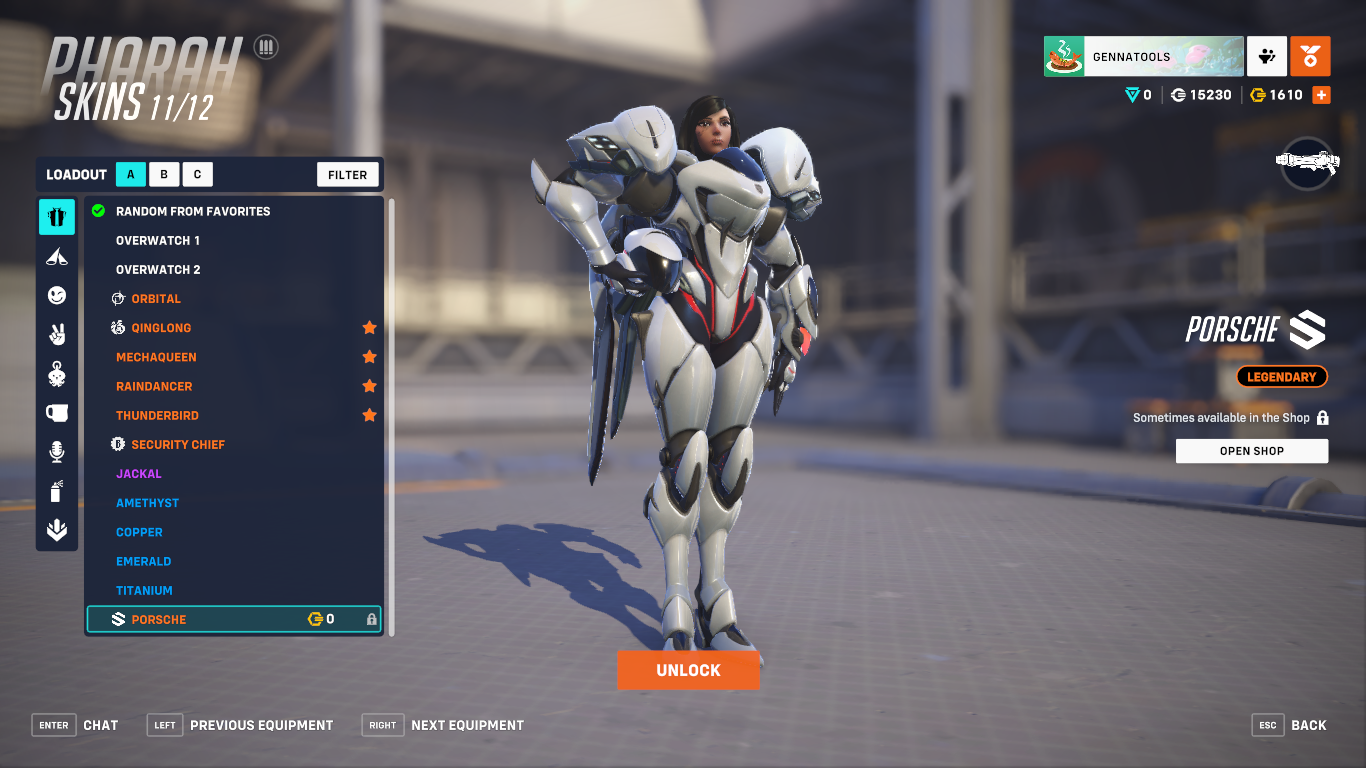Open the skin Filter options
Screen dimensions: 1366x768
(x=348, y=175)
